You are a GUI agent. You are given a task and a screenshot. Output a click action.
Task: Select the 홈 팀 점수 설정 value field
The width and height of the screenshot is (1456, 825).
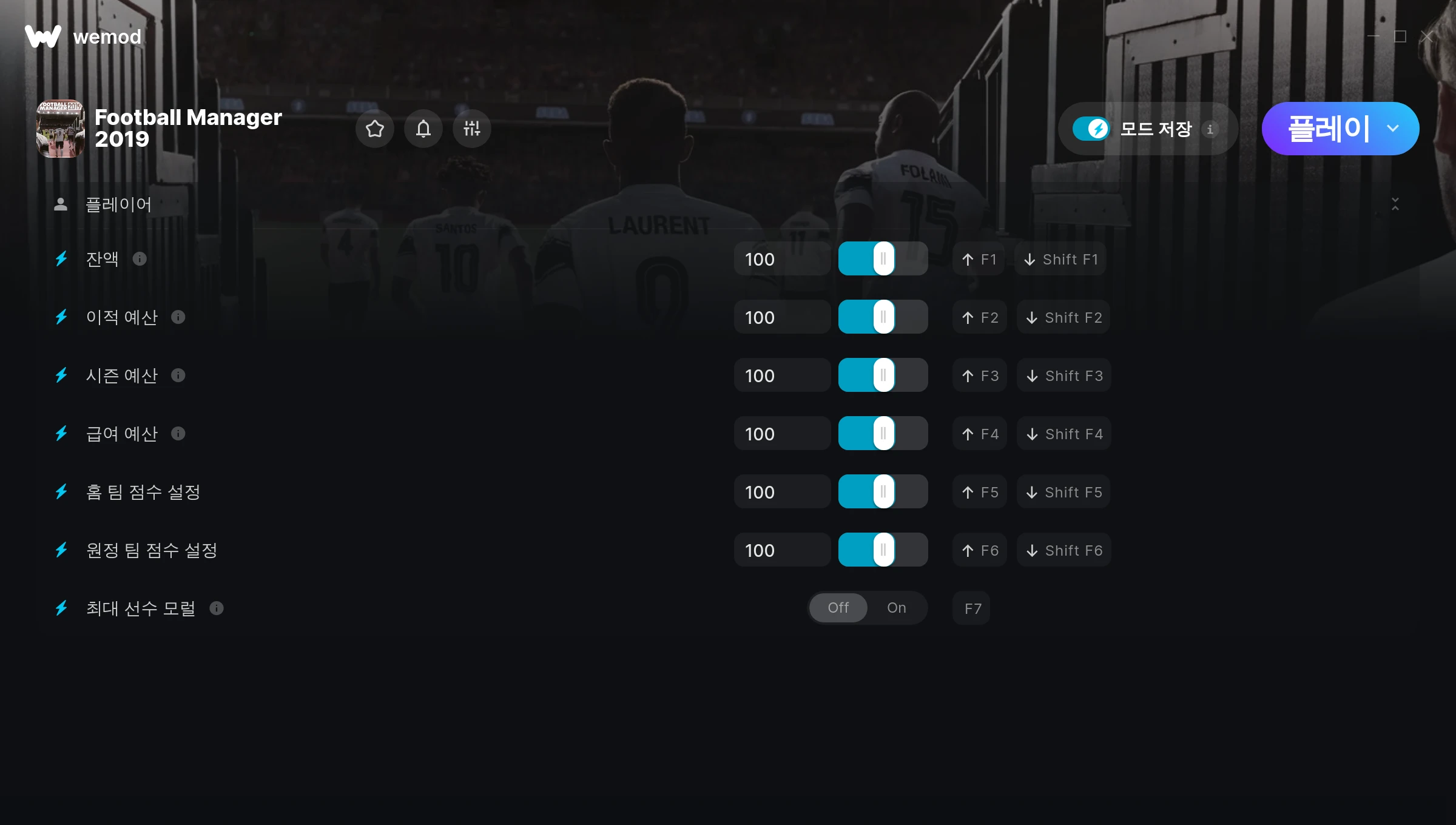(x=781, y=492)
